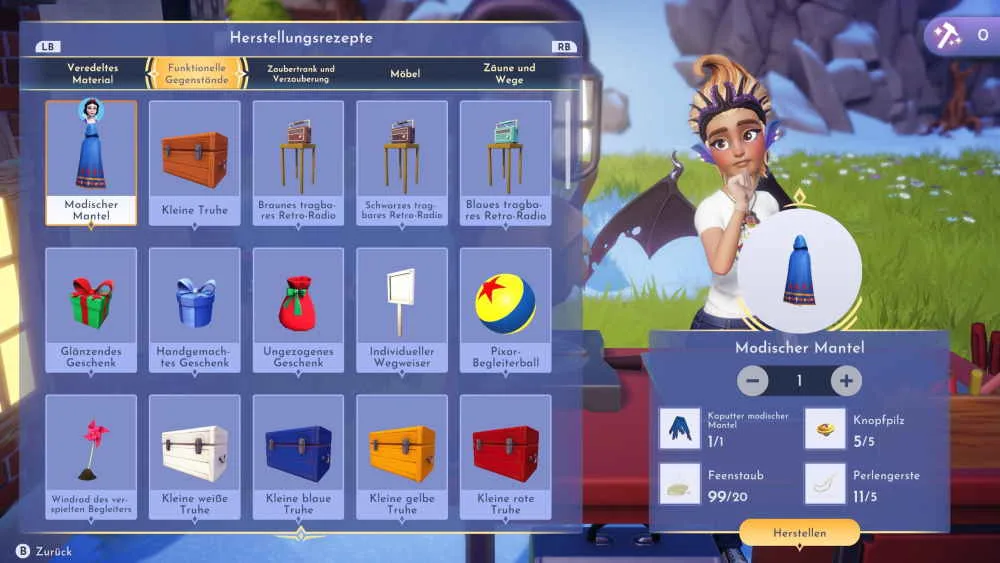Pick the Kleine gelbe Truhe recipe

tap(402, 456)
